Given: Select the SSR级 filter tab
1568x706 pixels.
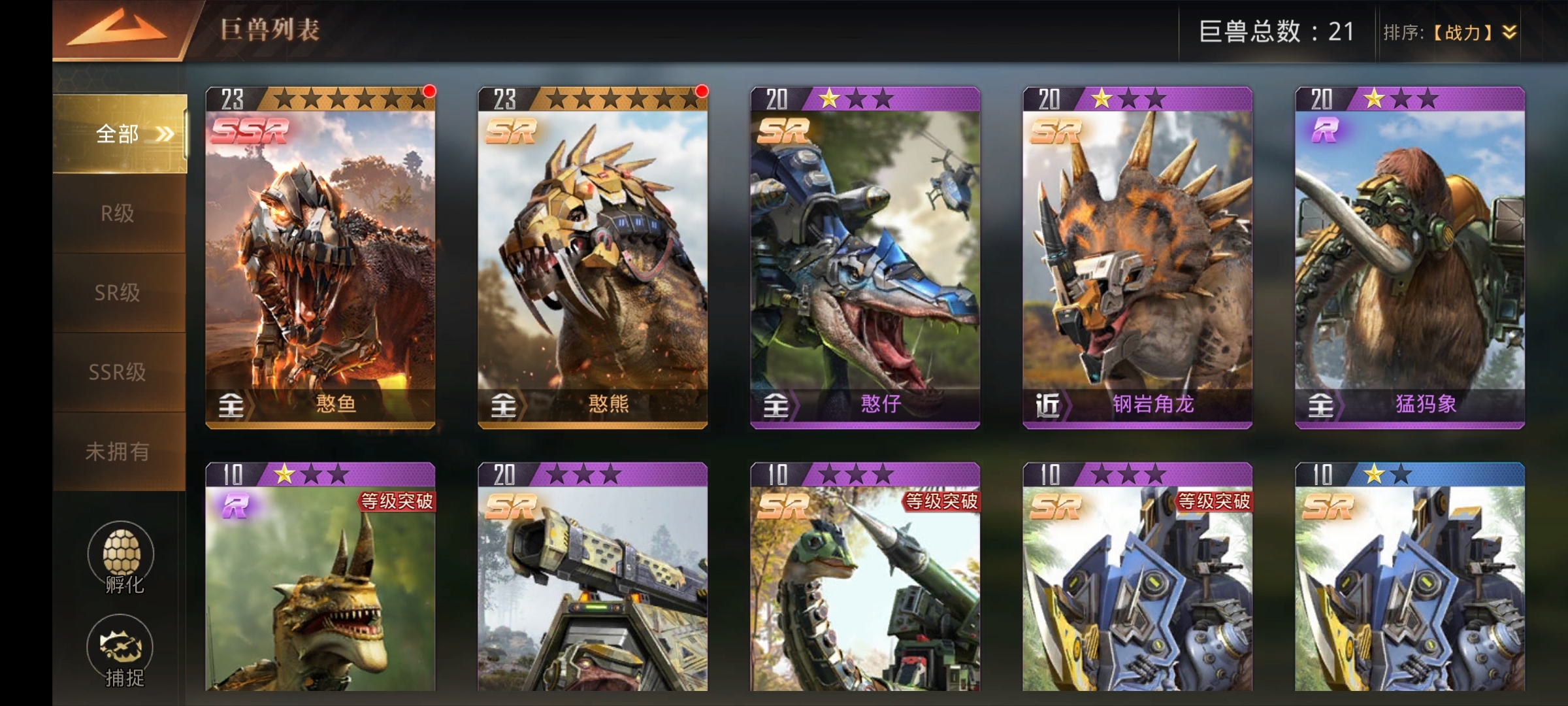Looking at the screenshot, I should (x=118, y=372).
